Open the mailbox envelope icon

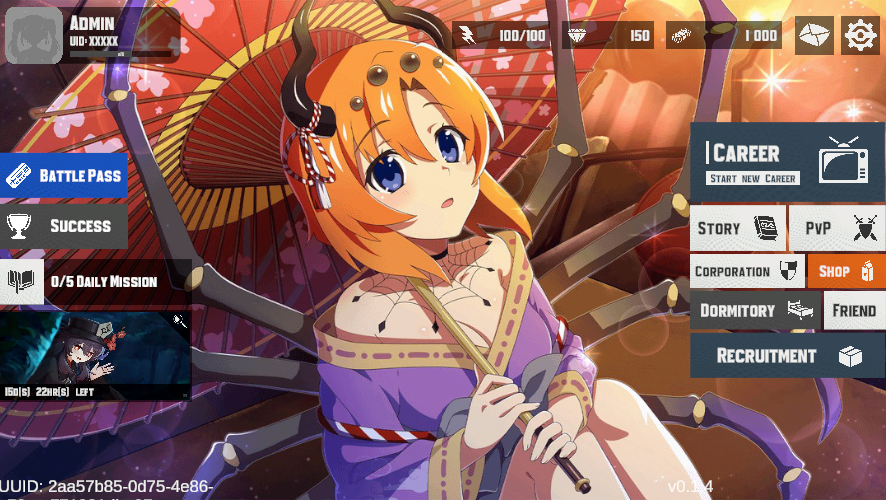point(814,36)
